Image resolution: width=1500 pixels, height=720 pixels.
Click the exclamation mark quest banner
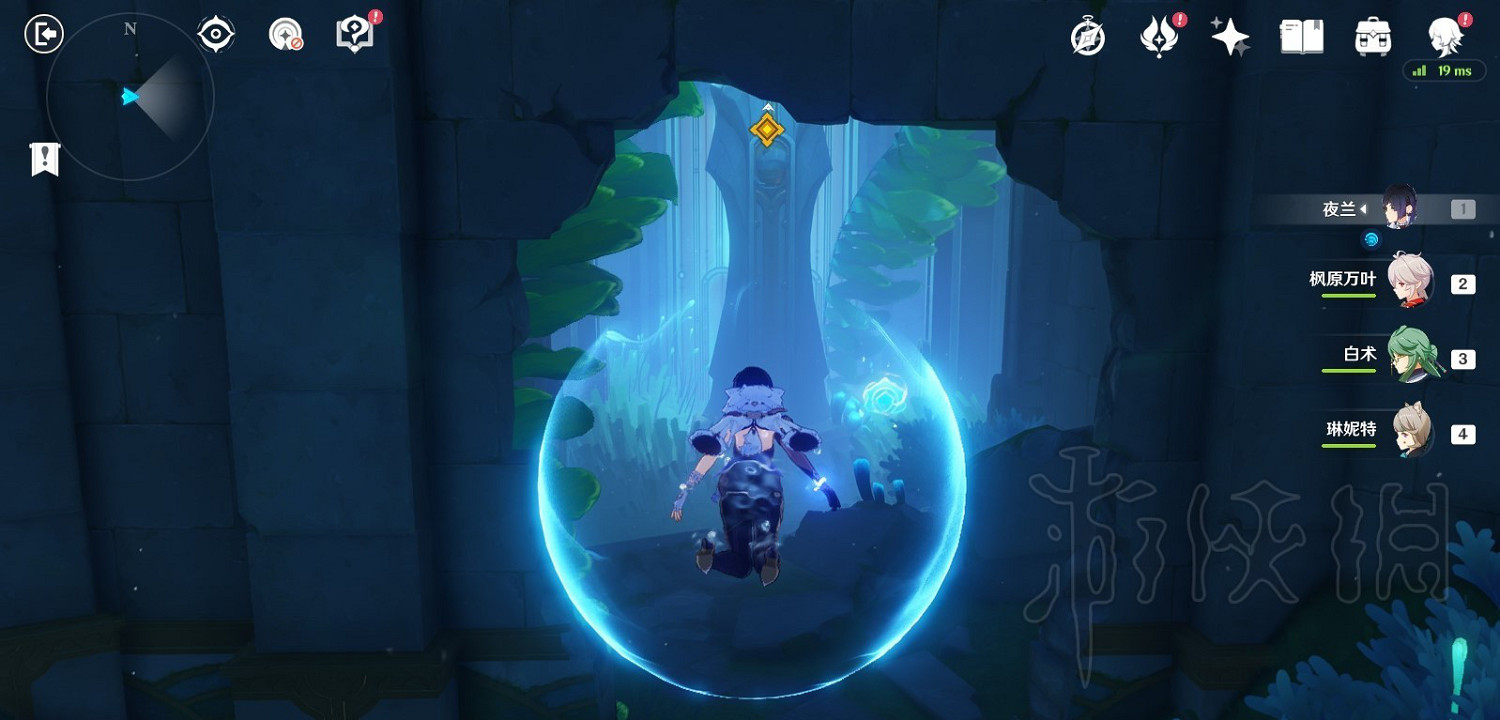click(43, 157)
